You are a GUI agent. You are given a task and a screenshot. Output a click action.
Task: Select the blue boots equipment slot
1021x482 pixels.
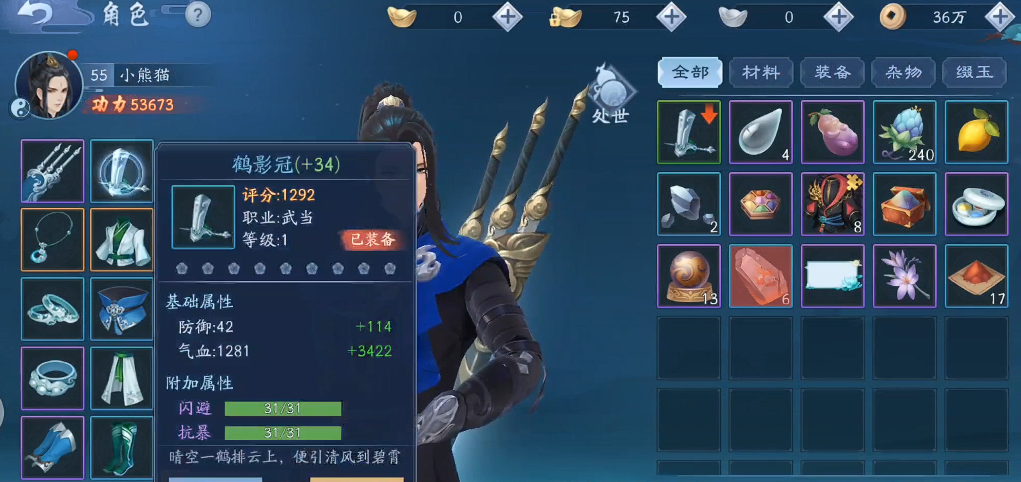coord(52,446)
